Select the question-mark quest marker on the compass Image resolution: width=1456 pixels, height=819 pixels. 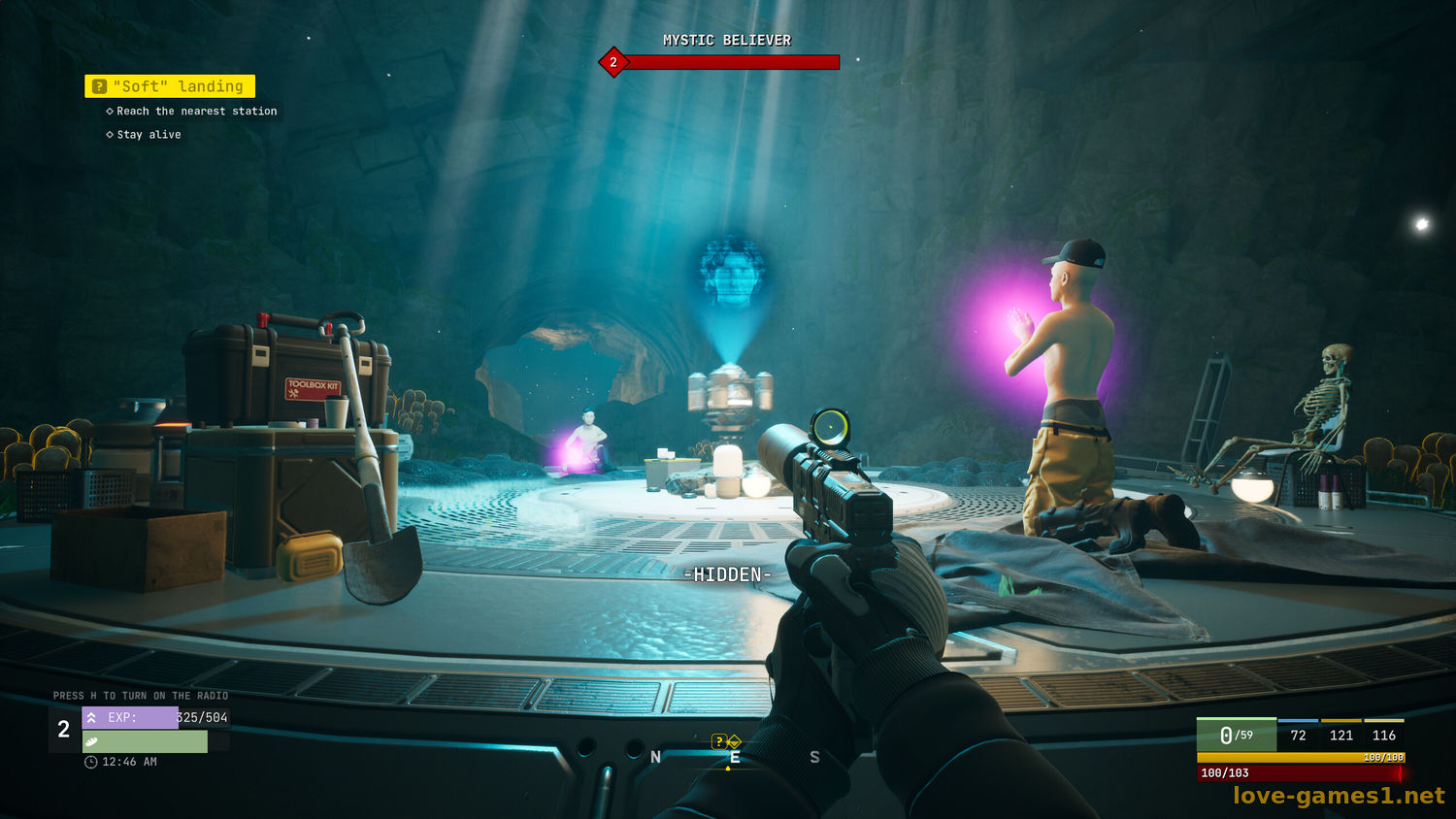[x=719, y=741]
